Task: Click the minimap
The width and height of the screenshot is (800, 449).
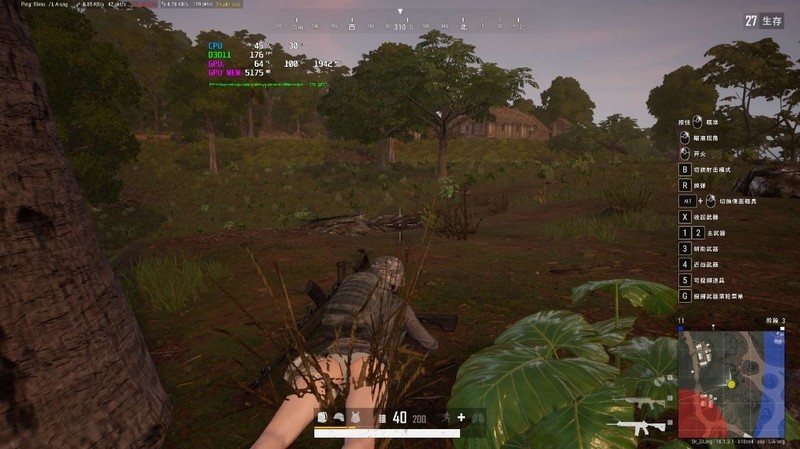Action: point(731,383)
